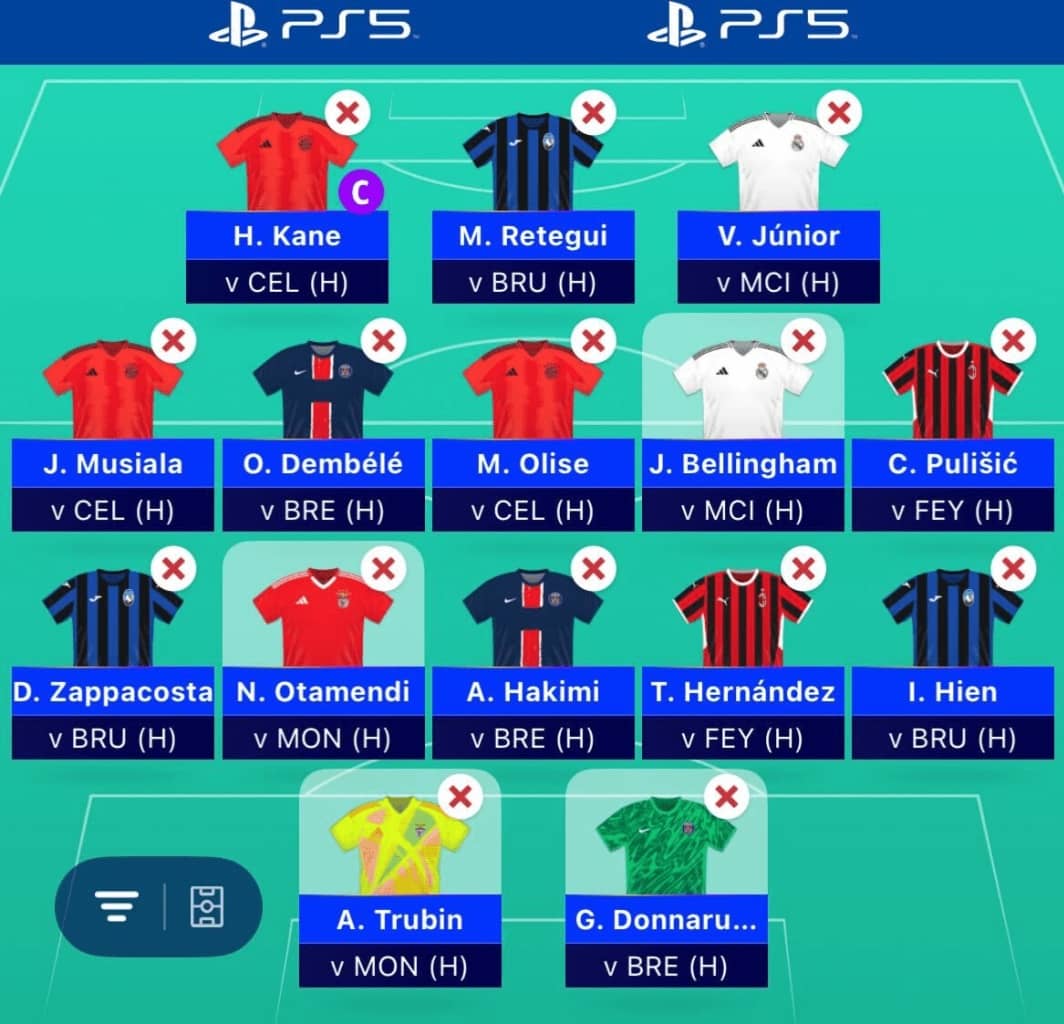Click the captain badge on Kane
The width and height of the screenshot is (1064, 1024).
tap(360, 194)
